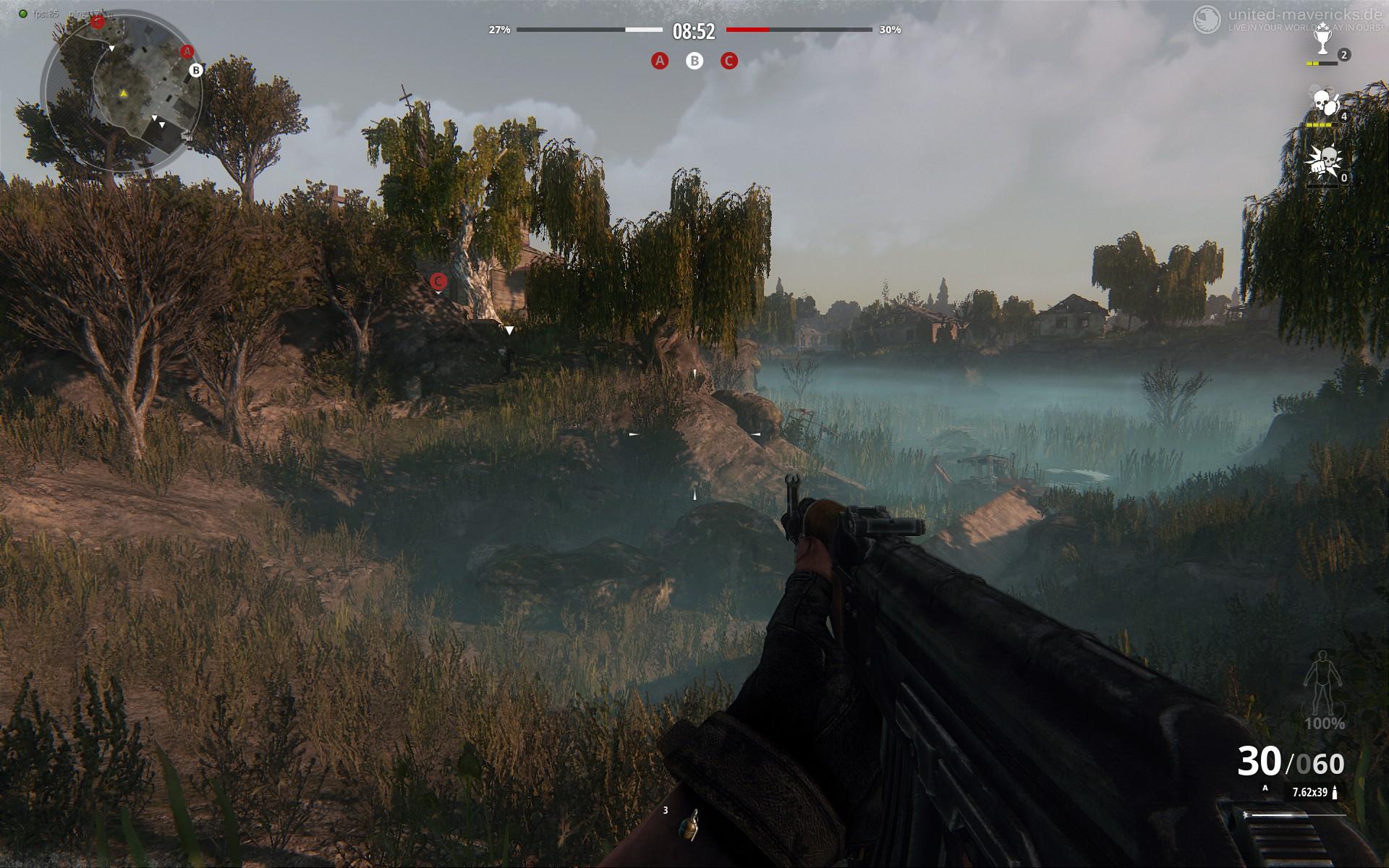Select capture point A below the match timer
This screenshot has height=868, width=1389.
(x=659, y=61)
